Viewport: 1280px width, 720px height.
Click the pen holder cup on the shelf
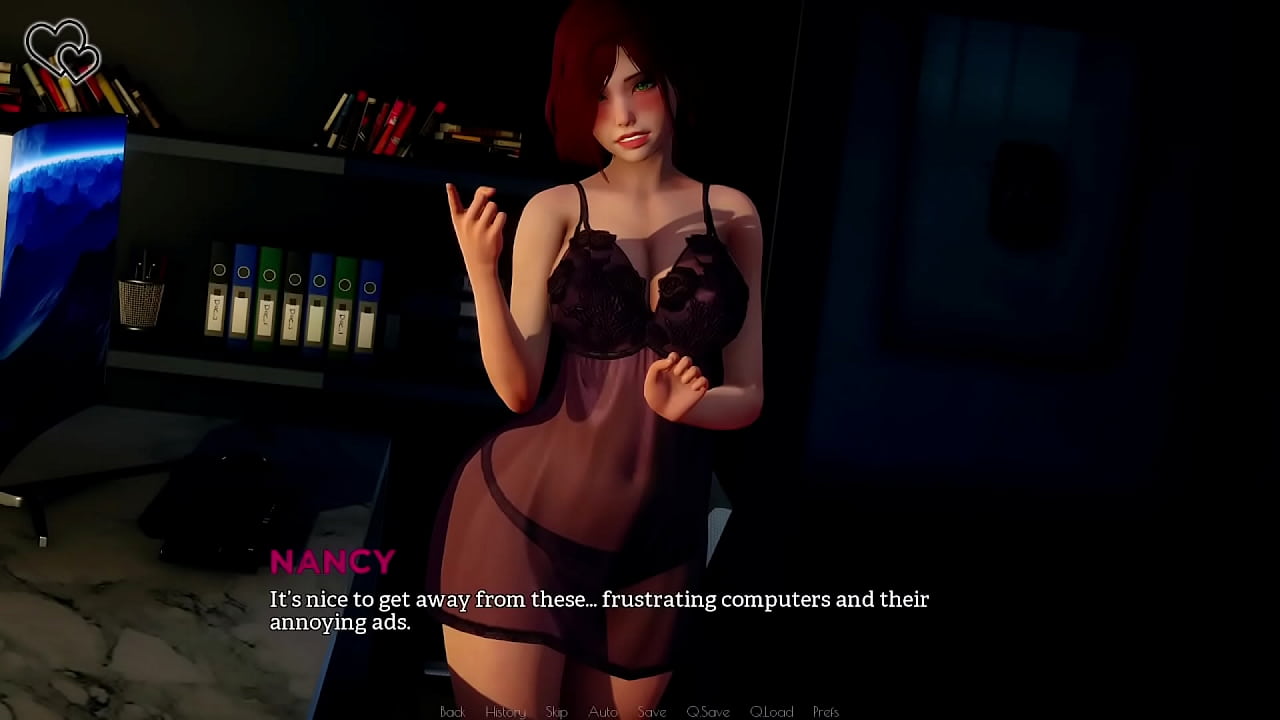pos(140,300)
